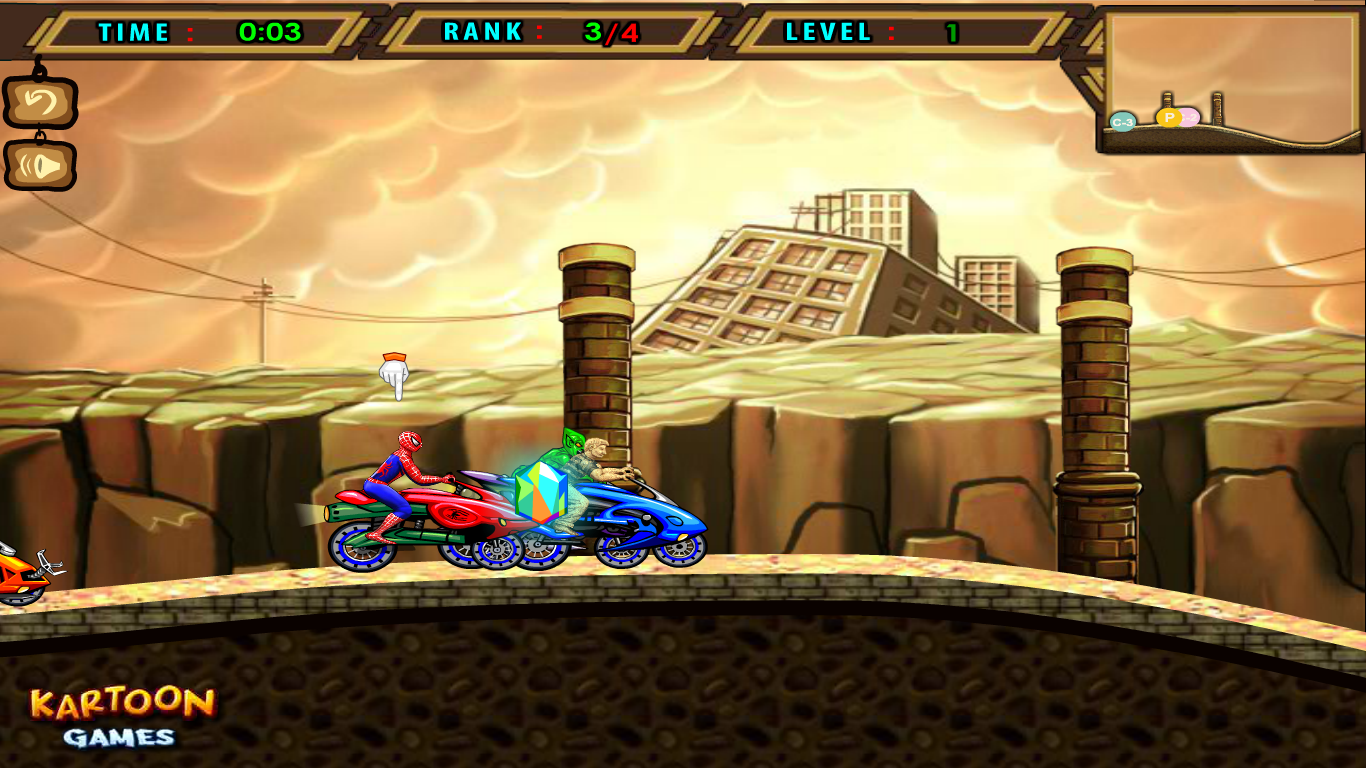Mute the game sound icon
1366x768 pixels.
(42, 163)
